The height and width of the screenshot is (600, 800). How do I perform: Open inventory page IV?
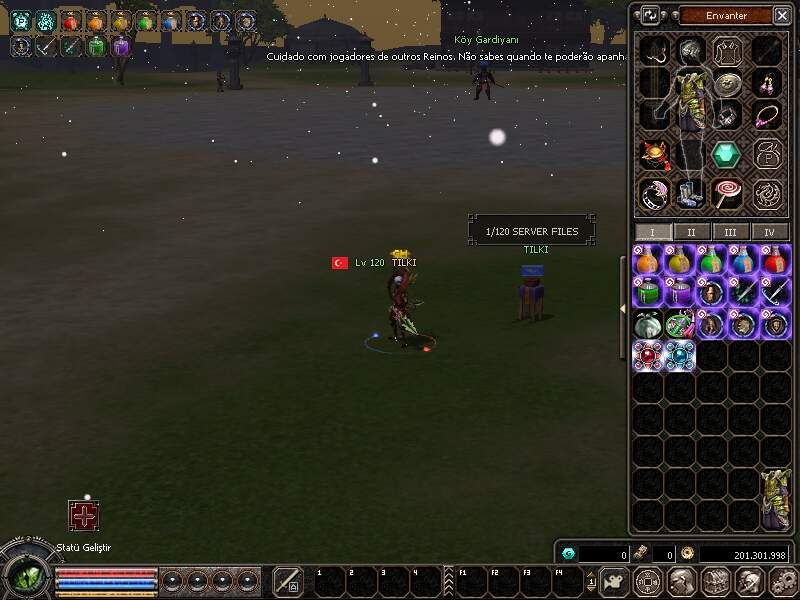769,232
